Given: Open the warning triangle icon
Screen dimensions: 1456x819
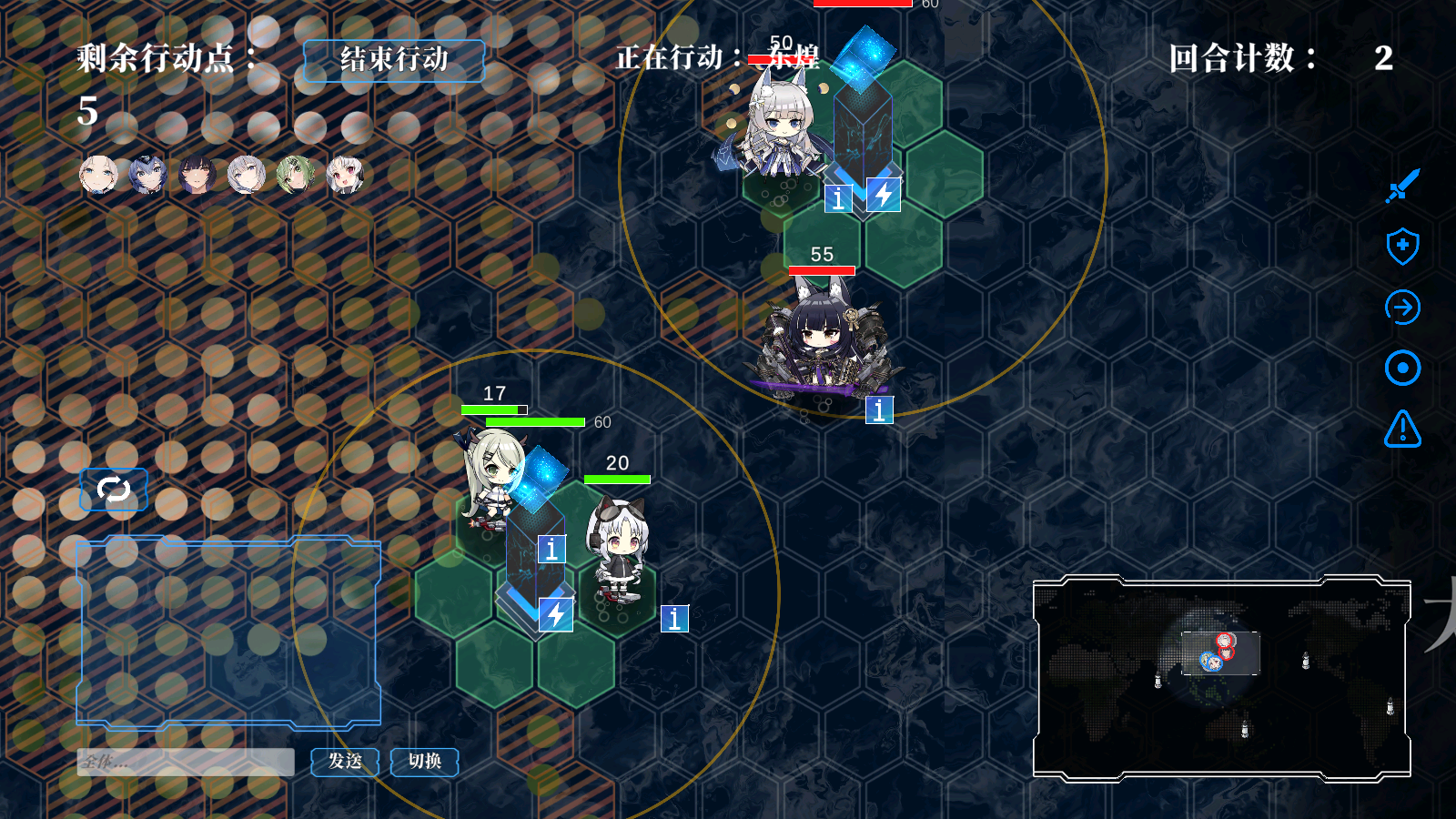Looking at the screenshot, I should coord(1402,429).
